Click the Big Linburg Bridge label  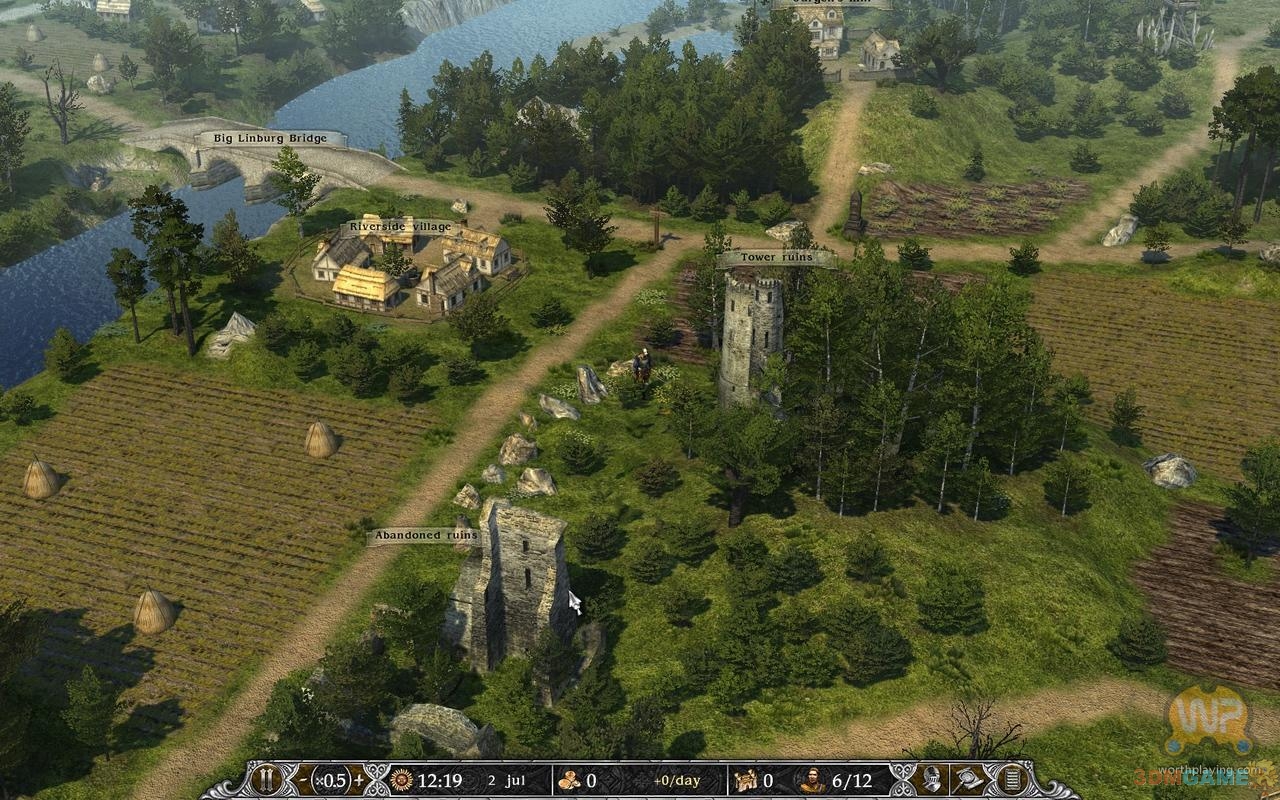tap(270, 138)
